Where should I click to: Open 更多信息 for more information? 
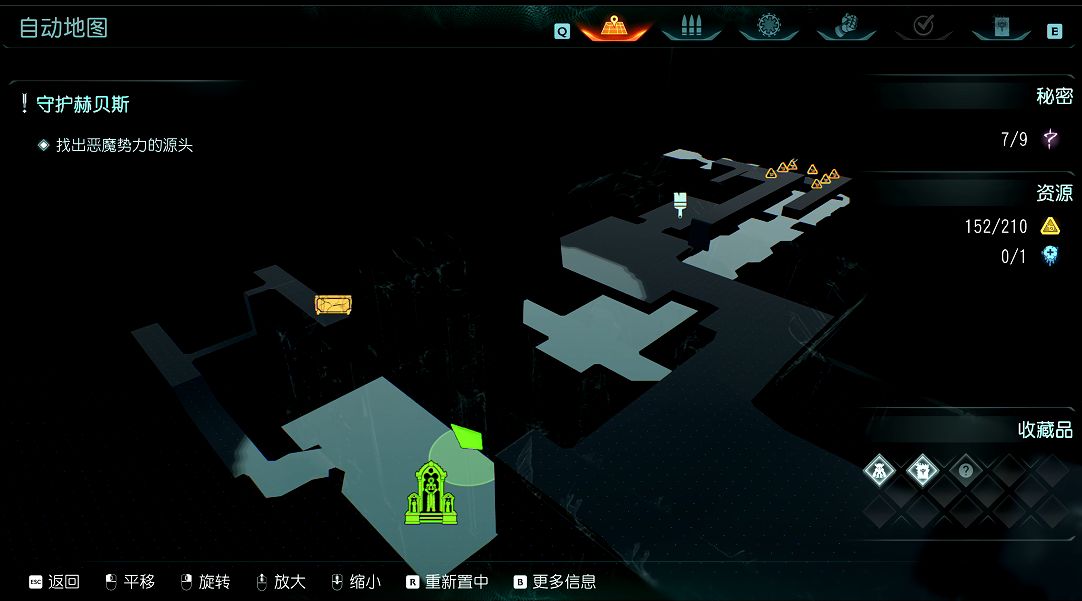pyautogui.click(x=554, y=581)
